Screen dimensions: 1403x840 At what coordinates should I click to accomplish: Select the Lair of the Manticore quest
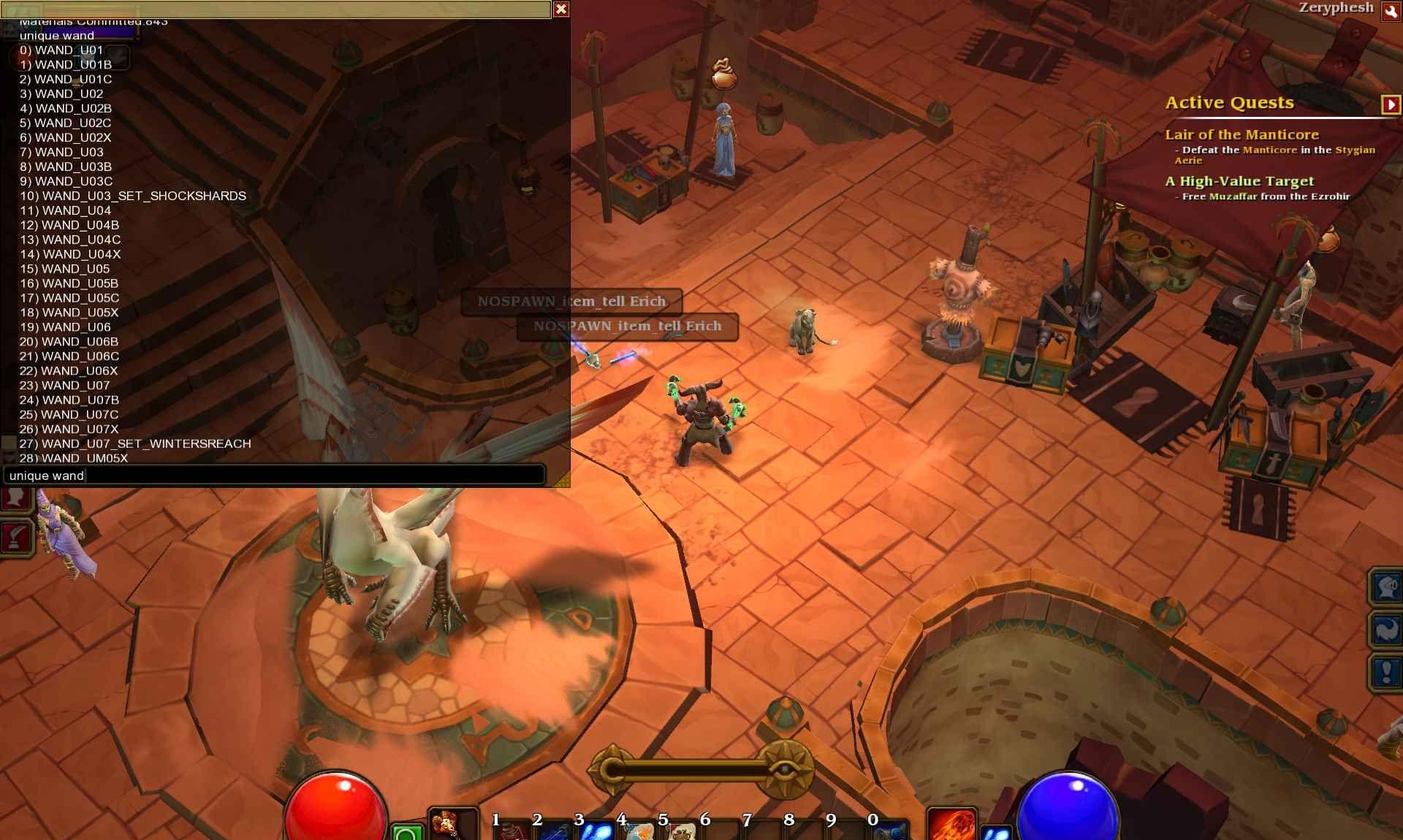(1242, 134)
